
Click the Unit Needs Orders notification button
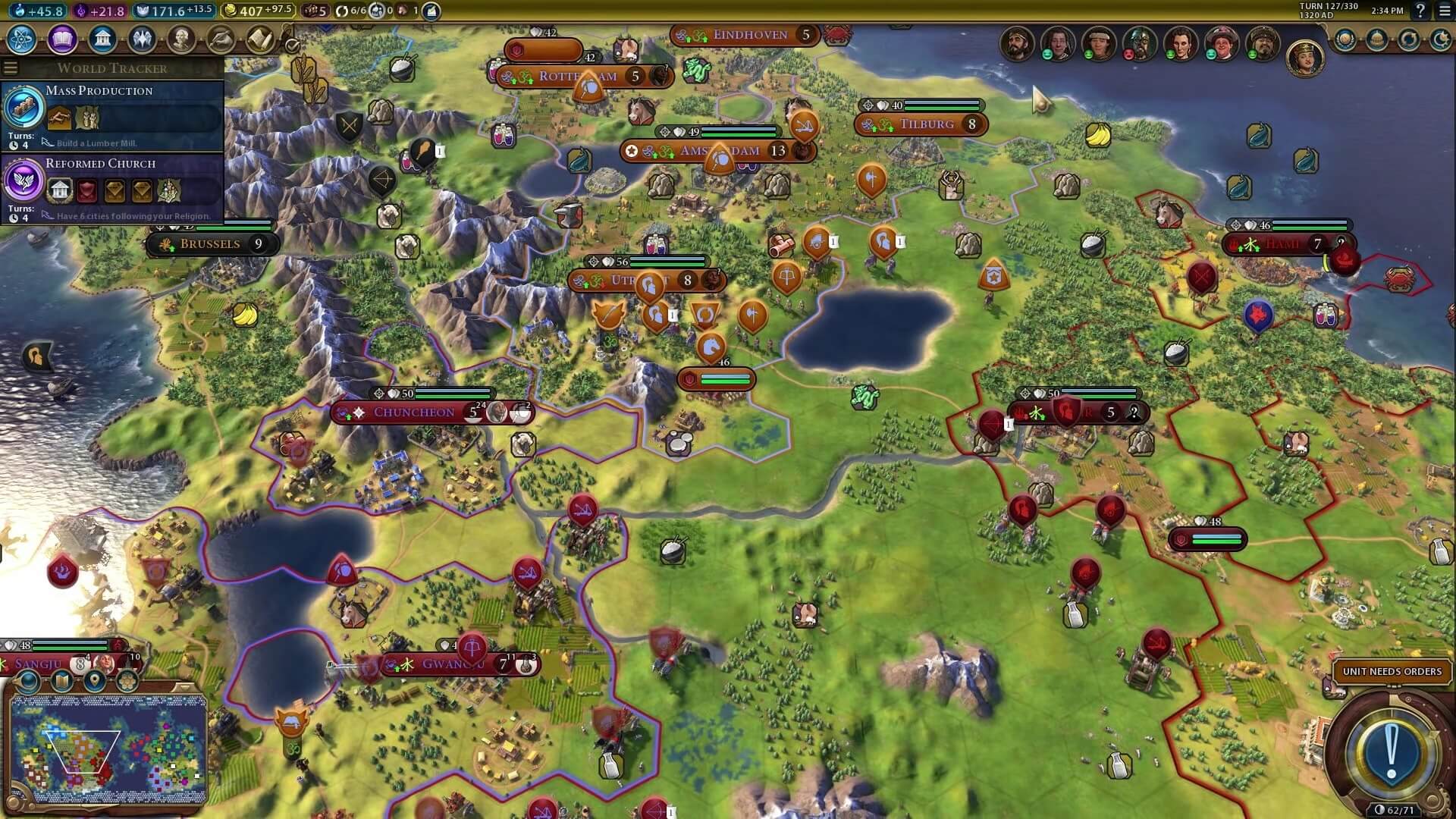[1392, 671]
